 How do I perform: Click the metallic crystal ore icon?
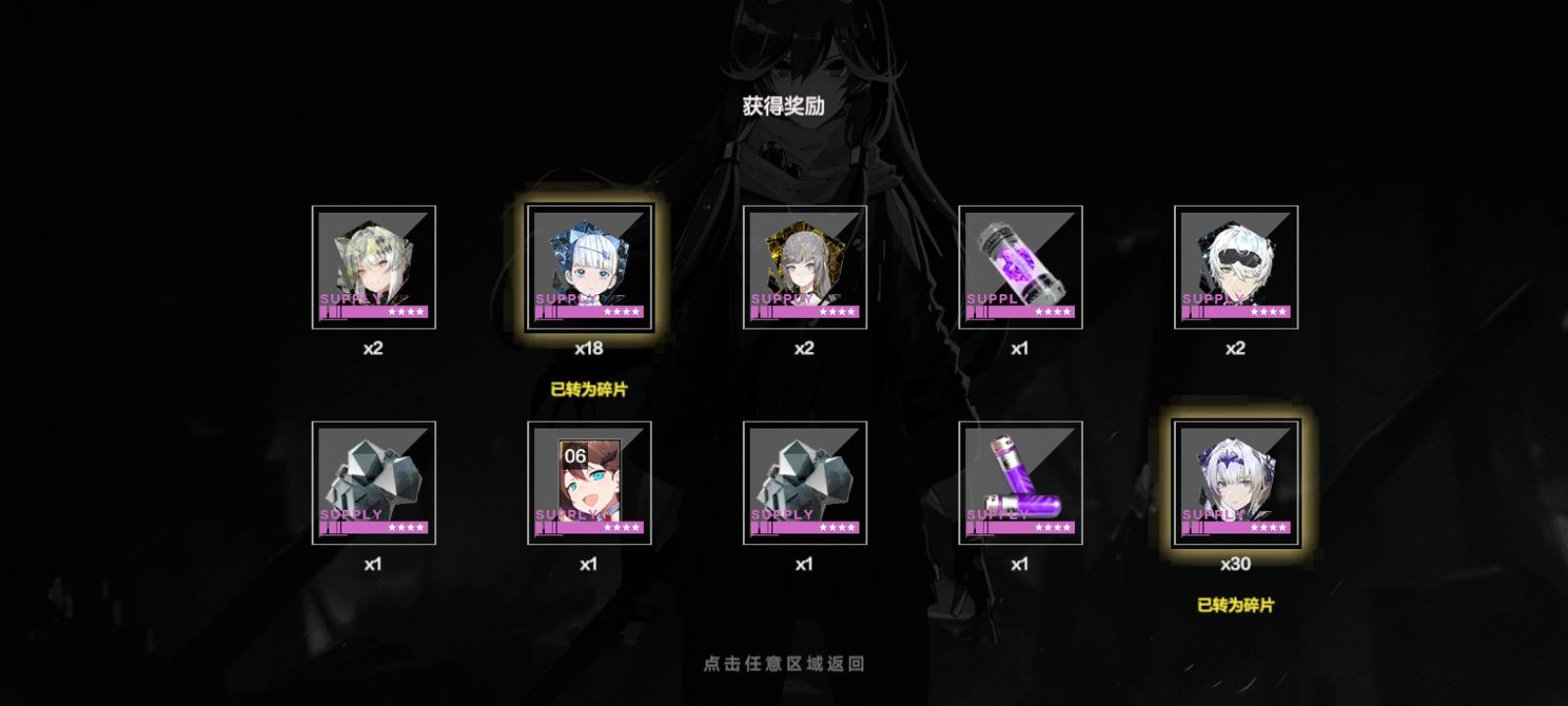373,480
